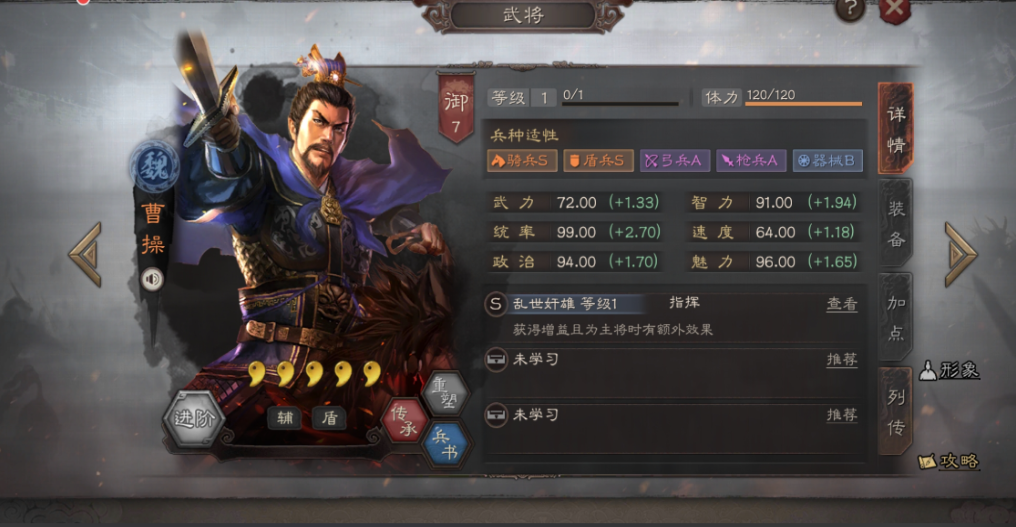Play Cao Cao's voice speaker icon
Image resolution: width=1016 pixels, height=527 pixels.
(152, 280)
